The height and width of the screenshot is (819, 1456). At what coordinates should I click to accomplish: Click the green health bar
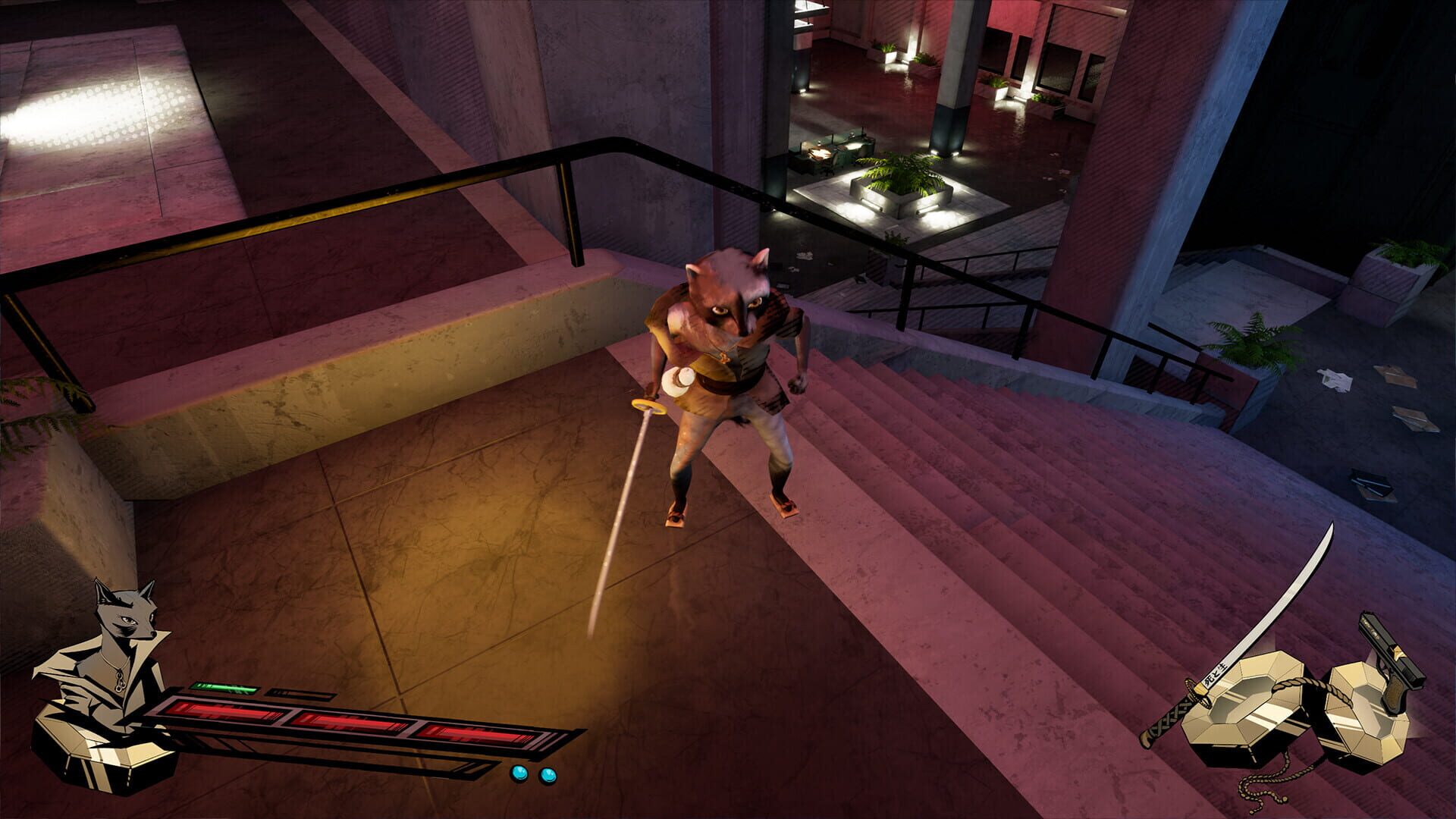point(221,687)
